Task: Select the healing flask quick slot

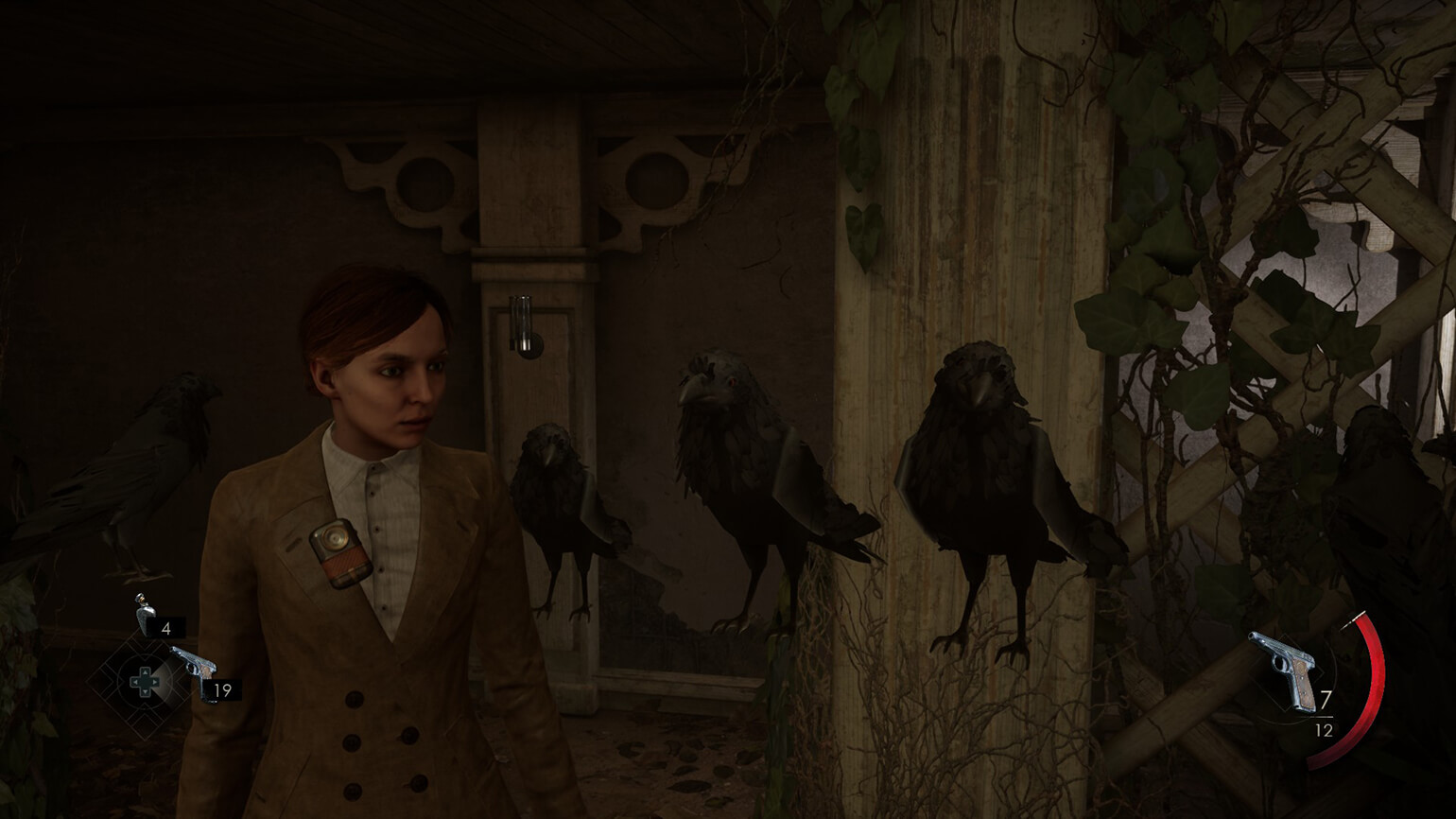Action: (146, 616)
